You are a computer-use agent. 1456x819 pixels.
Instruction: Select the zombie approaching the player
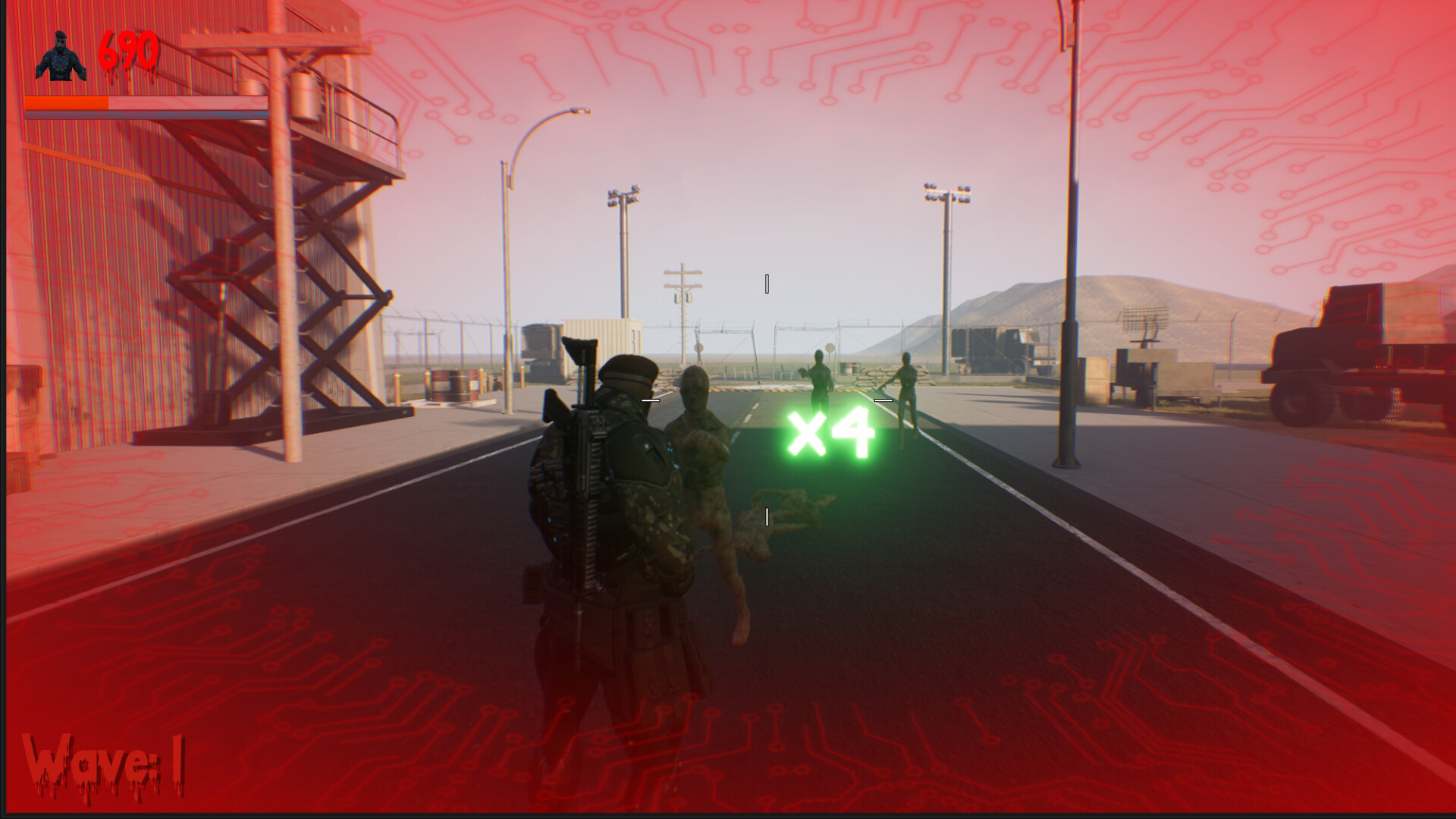coord(705,455)
